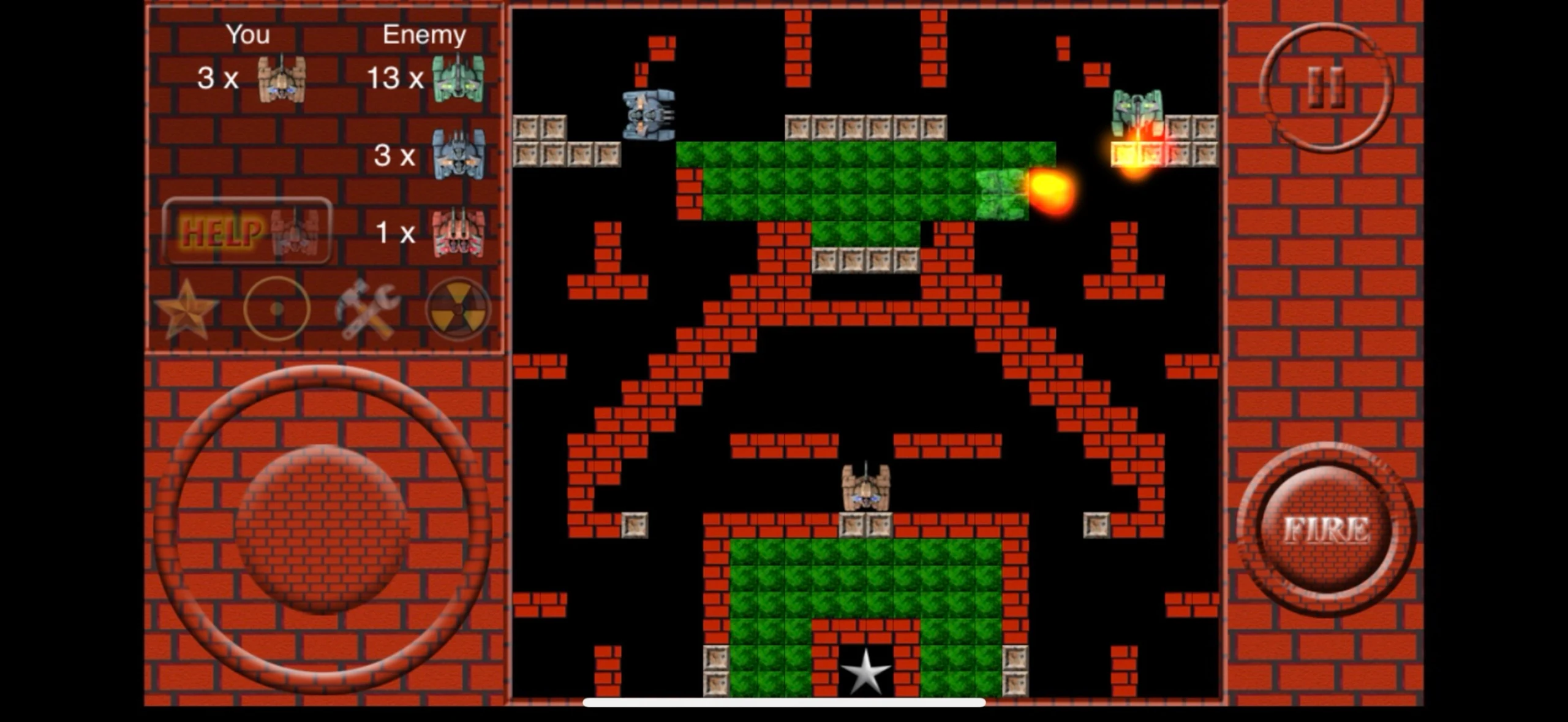The image size is (1568, 722).
Task: Activate the star power-up
Action: [x=186, y=308]
